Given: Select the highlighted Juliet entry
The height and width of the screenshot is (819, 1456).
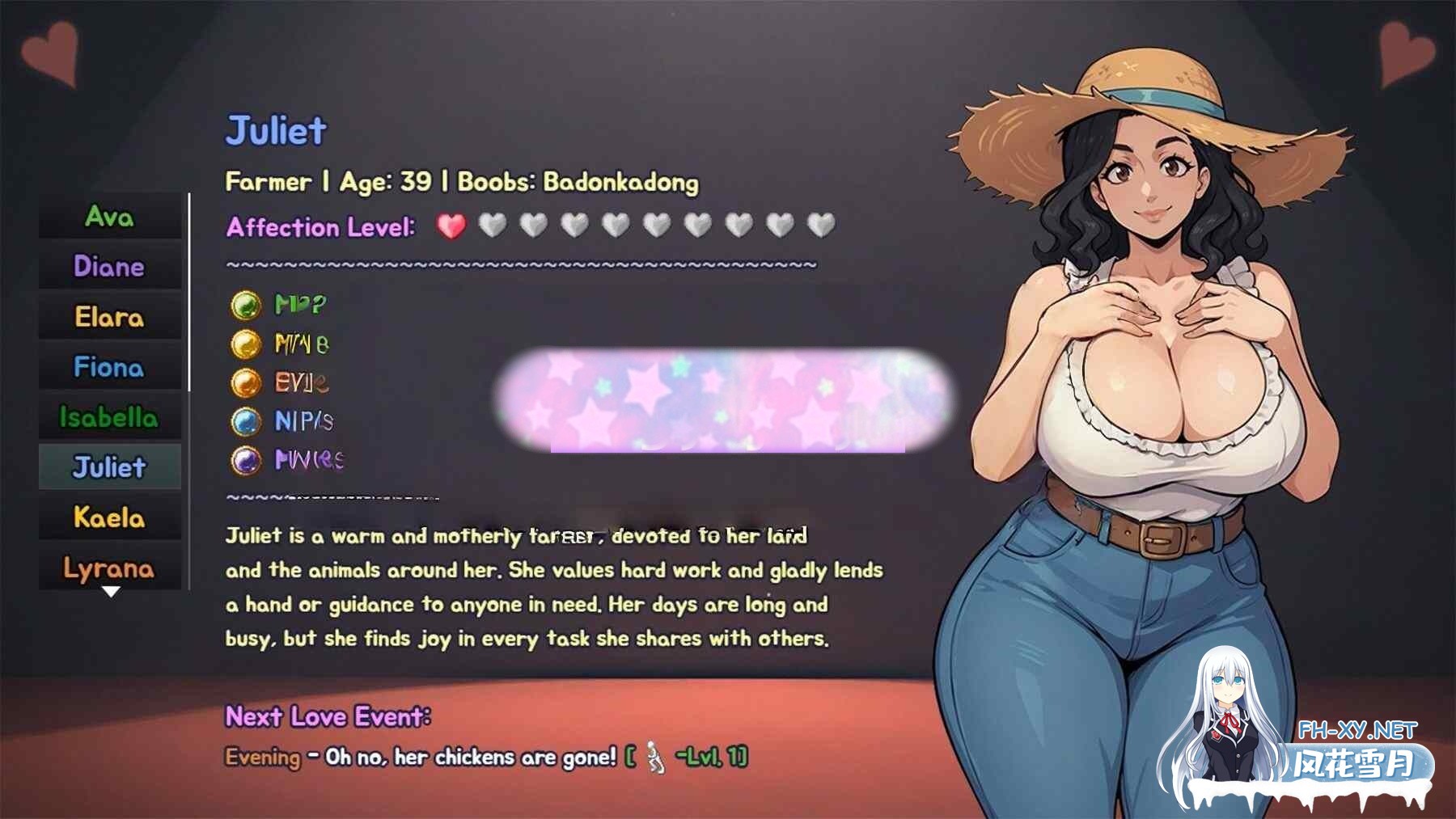Looking at the screenshot, I should click(110, 467).
